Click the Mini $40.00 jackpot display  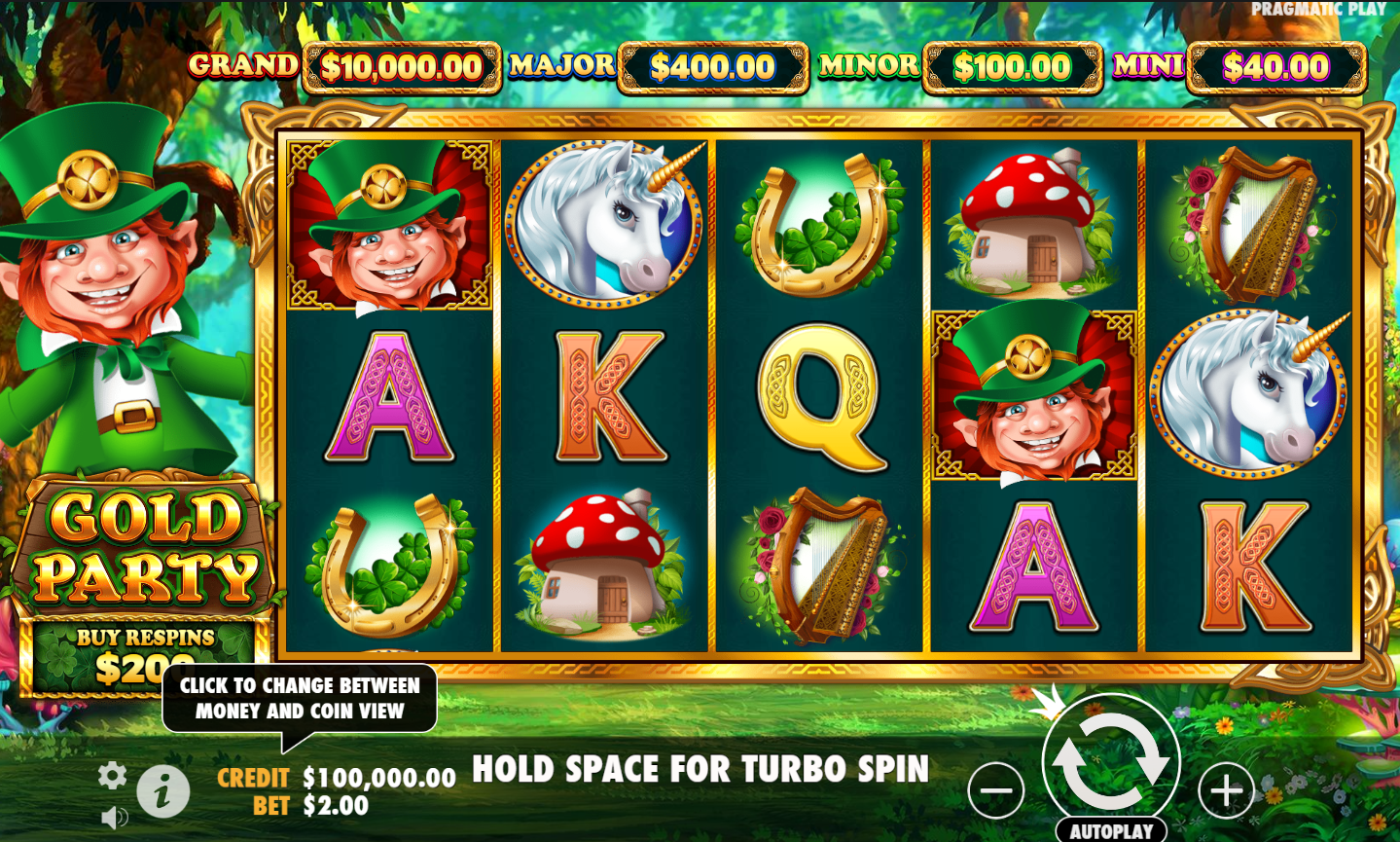point(1275,68)
